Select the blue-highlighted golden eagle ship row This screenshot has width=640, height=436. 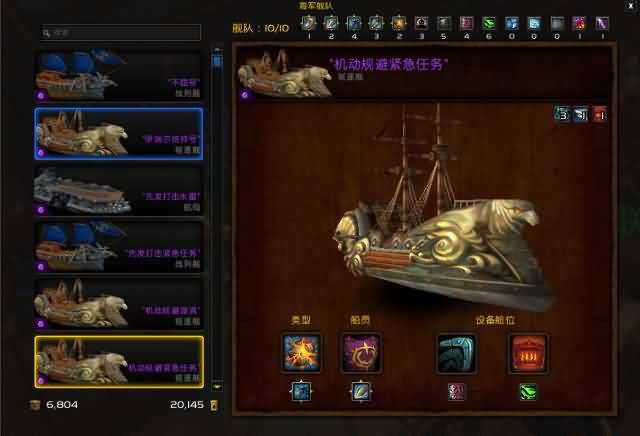[x=118, y=133]
